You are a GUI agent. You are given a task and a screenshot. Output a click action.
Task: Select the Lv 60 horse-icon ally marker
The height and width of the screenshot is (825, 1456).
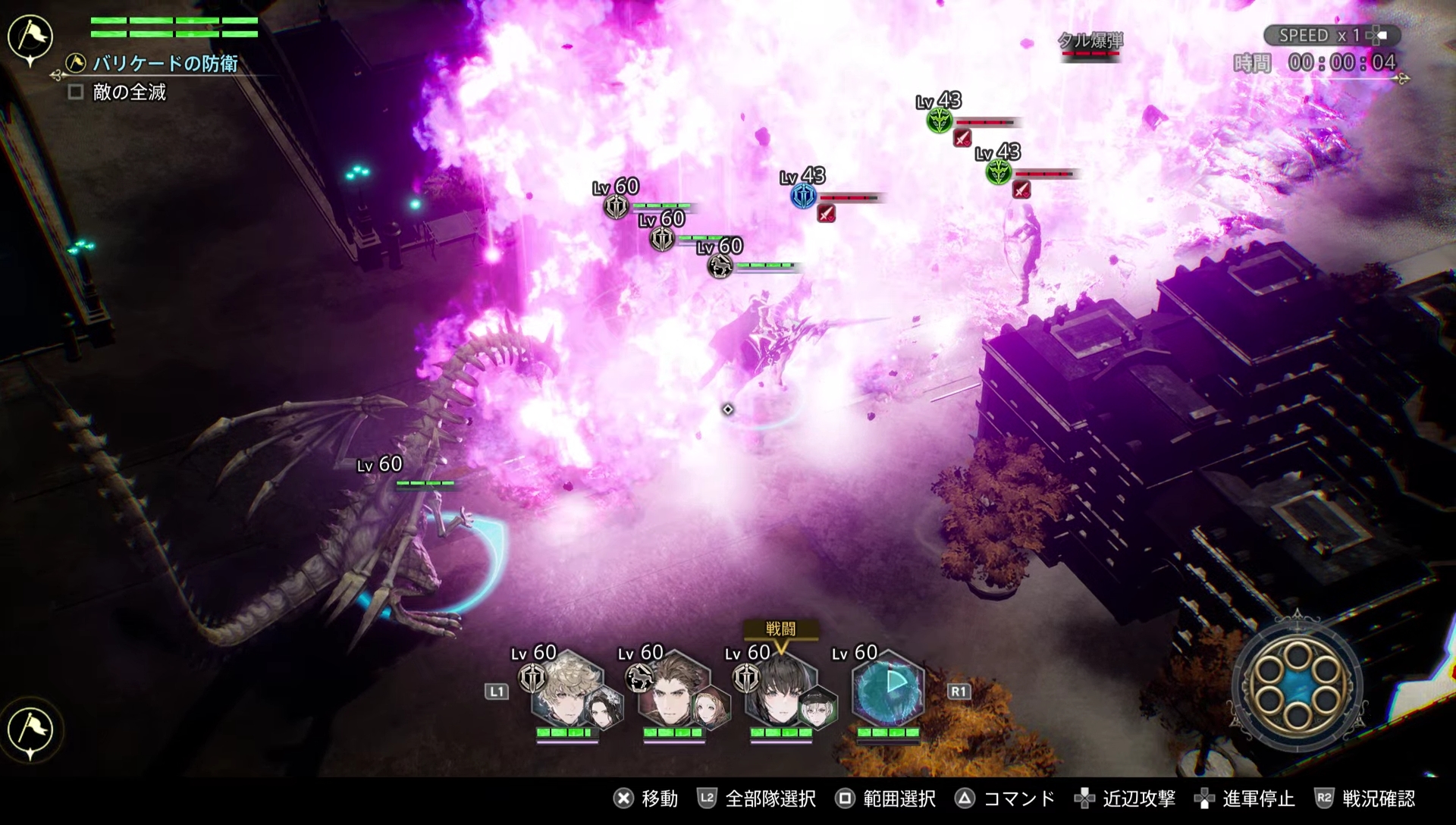pos(720,265)
